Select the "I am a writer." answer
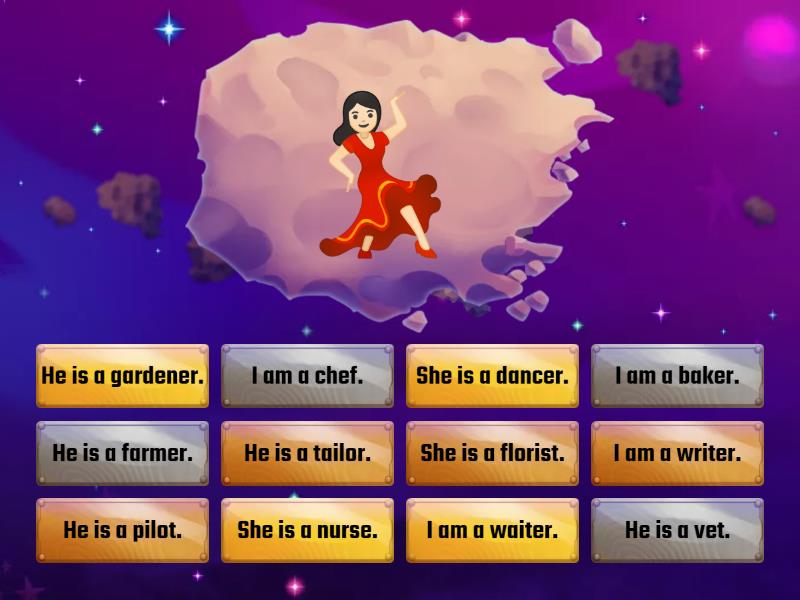Image resolution: width=800 pixels, height=600 pixels. pyautogui.click(x=677, y=453)
